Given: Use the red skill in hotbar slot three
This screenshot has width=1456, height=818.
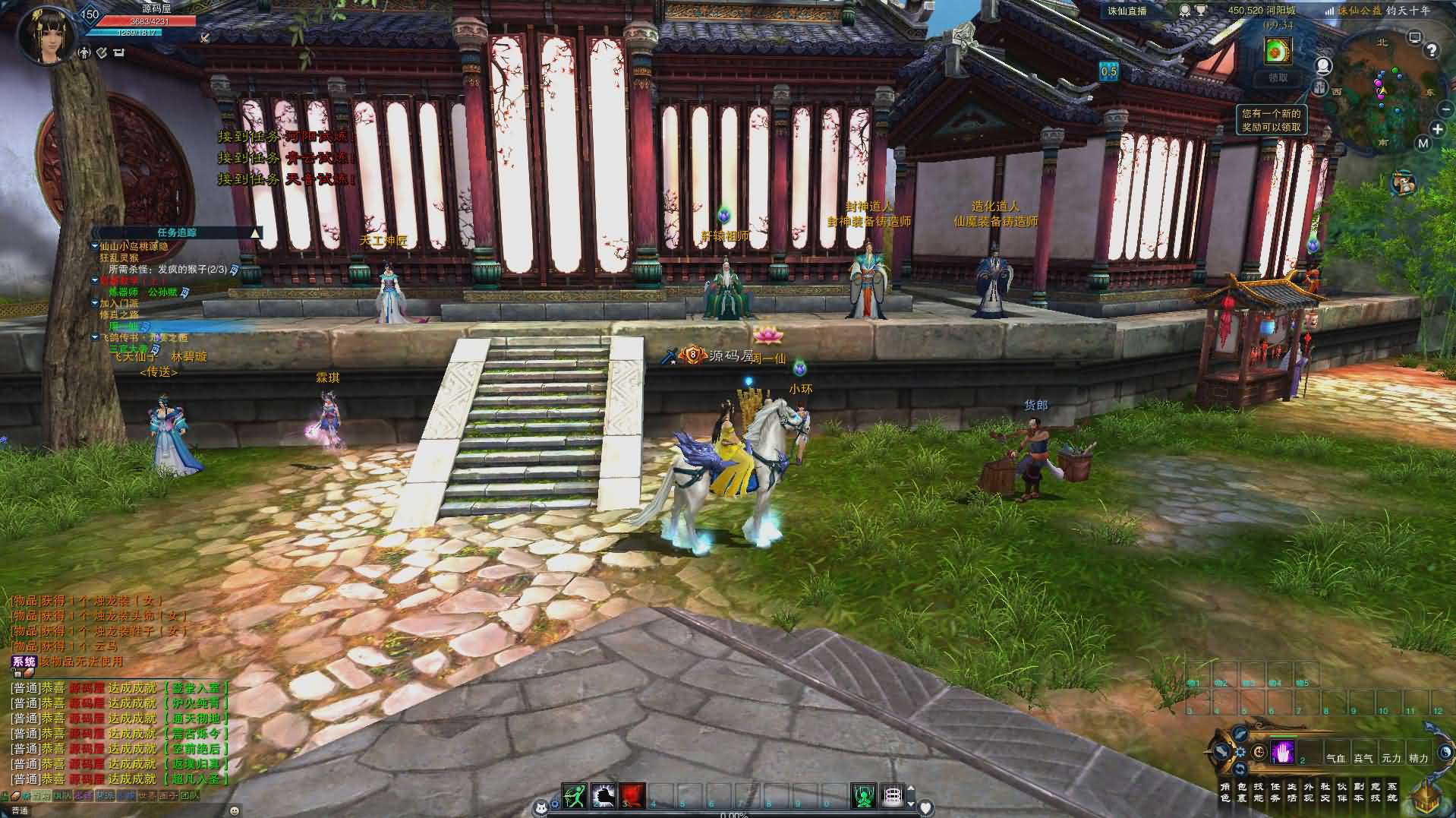Looking at the screenshot, I should pos(632,795).
